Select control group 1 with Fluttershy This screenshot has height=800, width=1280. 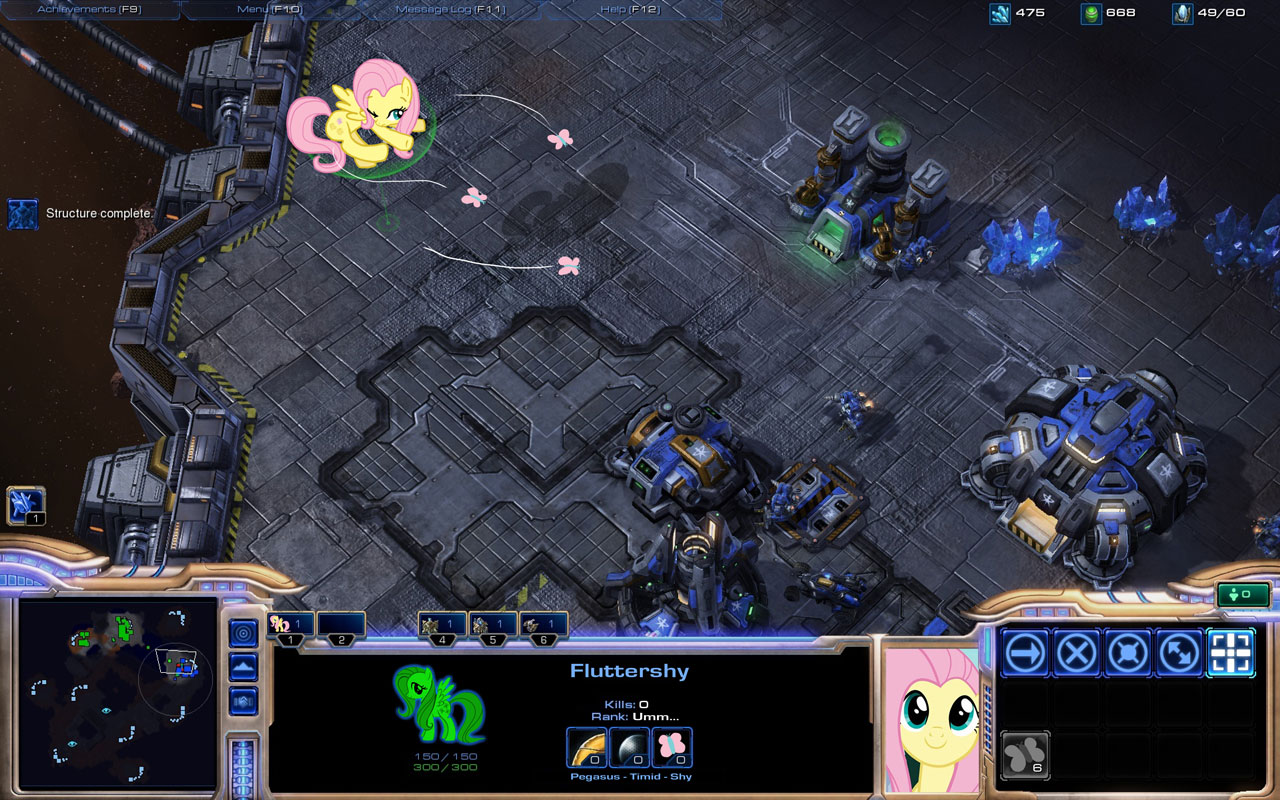click(290, 626)
